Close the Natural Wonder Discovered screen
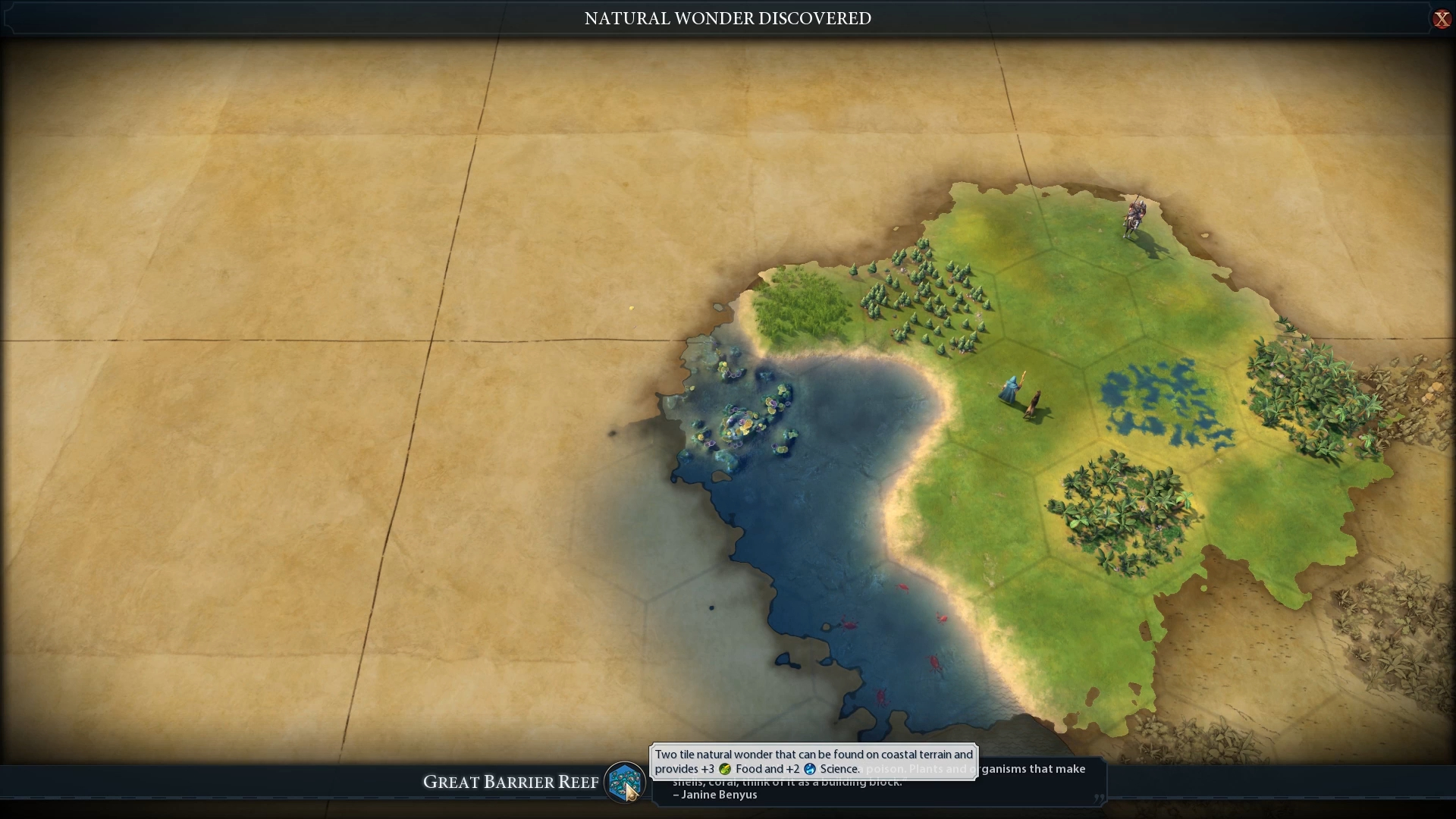 tap(1441, 19)
